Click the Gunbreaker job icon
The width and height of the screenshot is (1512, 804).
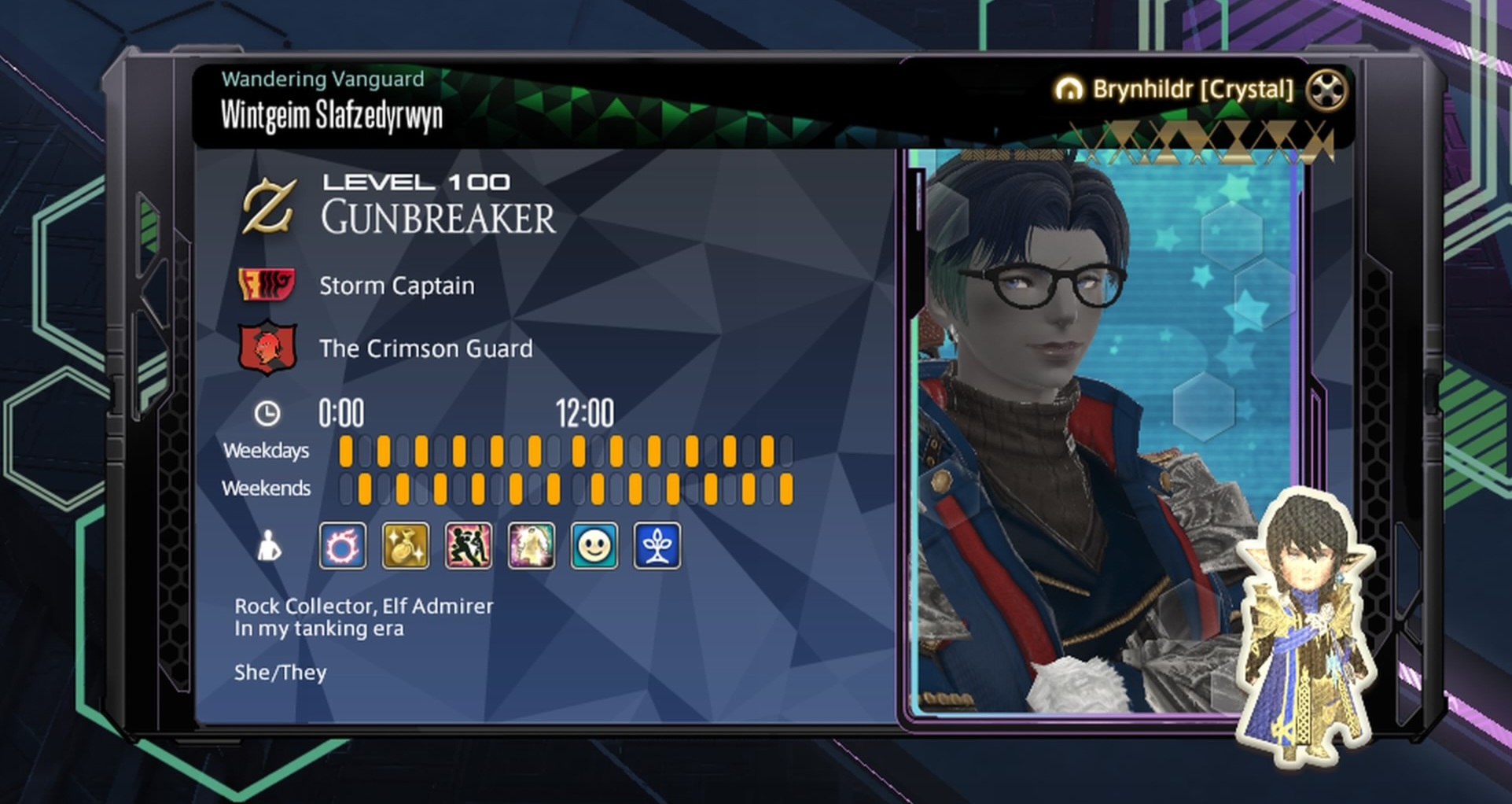tap(269, 207)
